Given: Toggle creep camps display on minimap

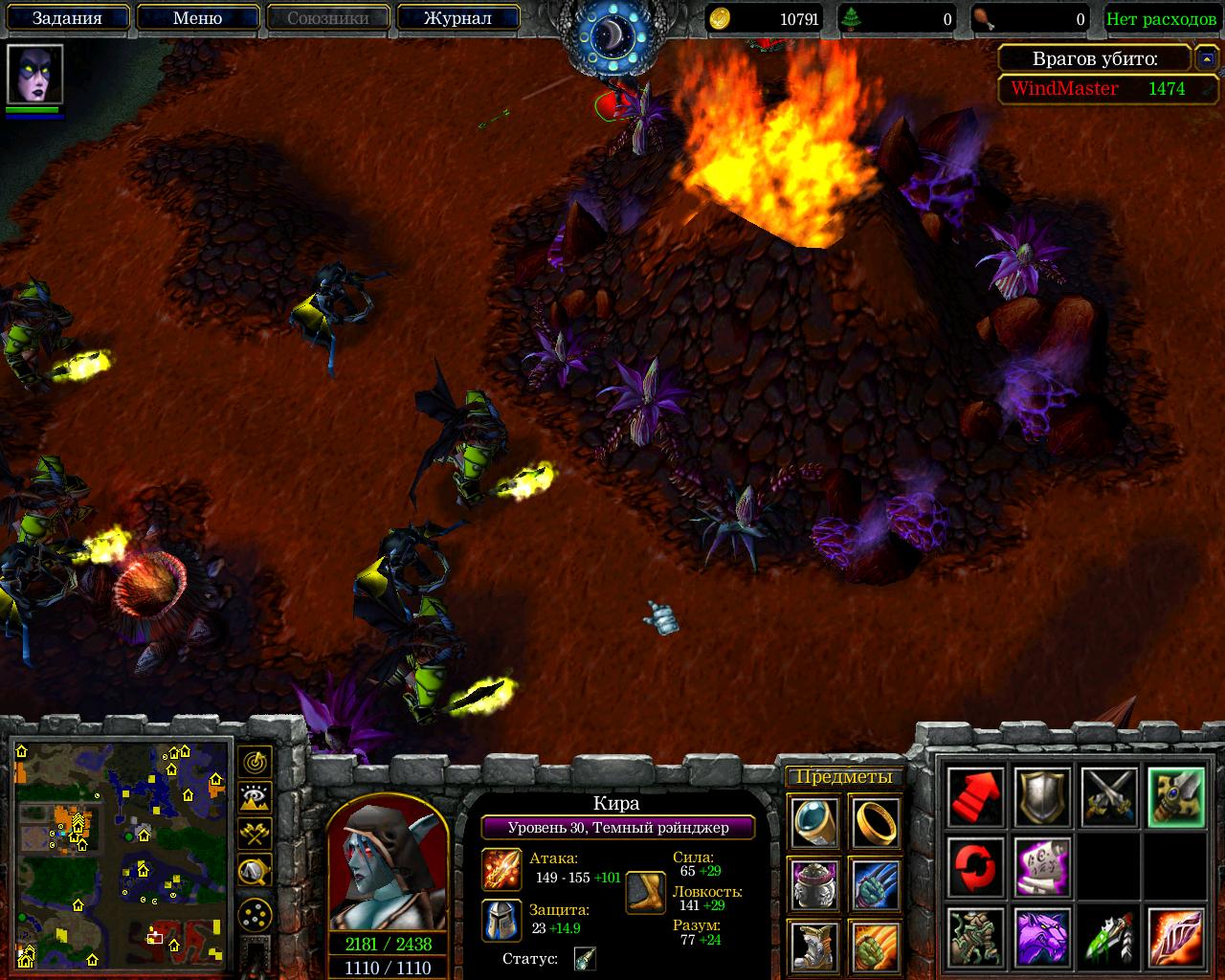Looking at the screenshot, I should 255,870.
